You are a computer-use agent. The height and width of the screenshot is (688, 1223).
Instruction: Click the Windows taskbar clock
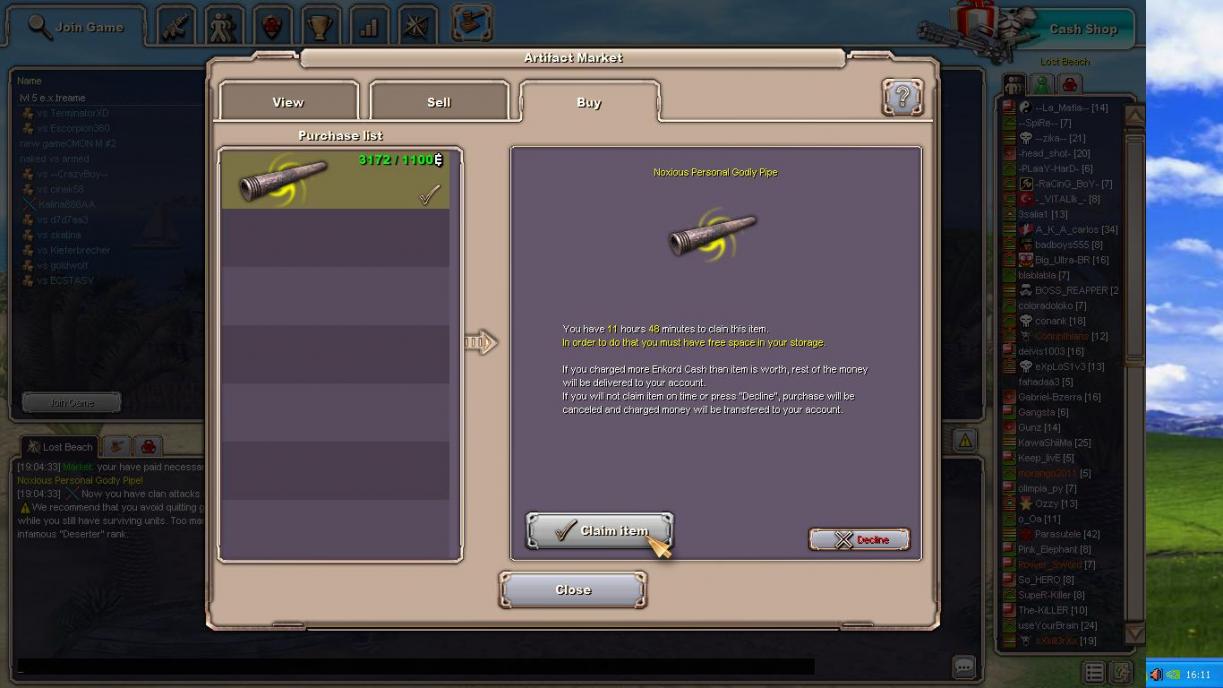(x=1198, y=675)
